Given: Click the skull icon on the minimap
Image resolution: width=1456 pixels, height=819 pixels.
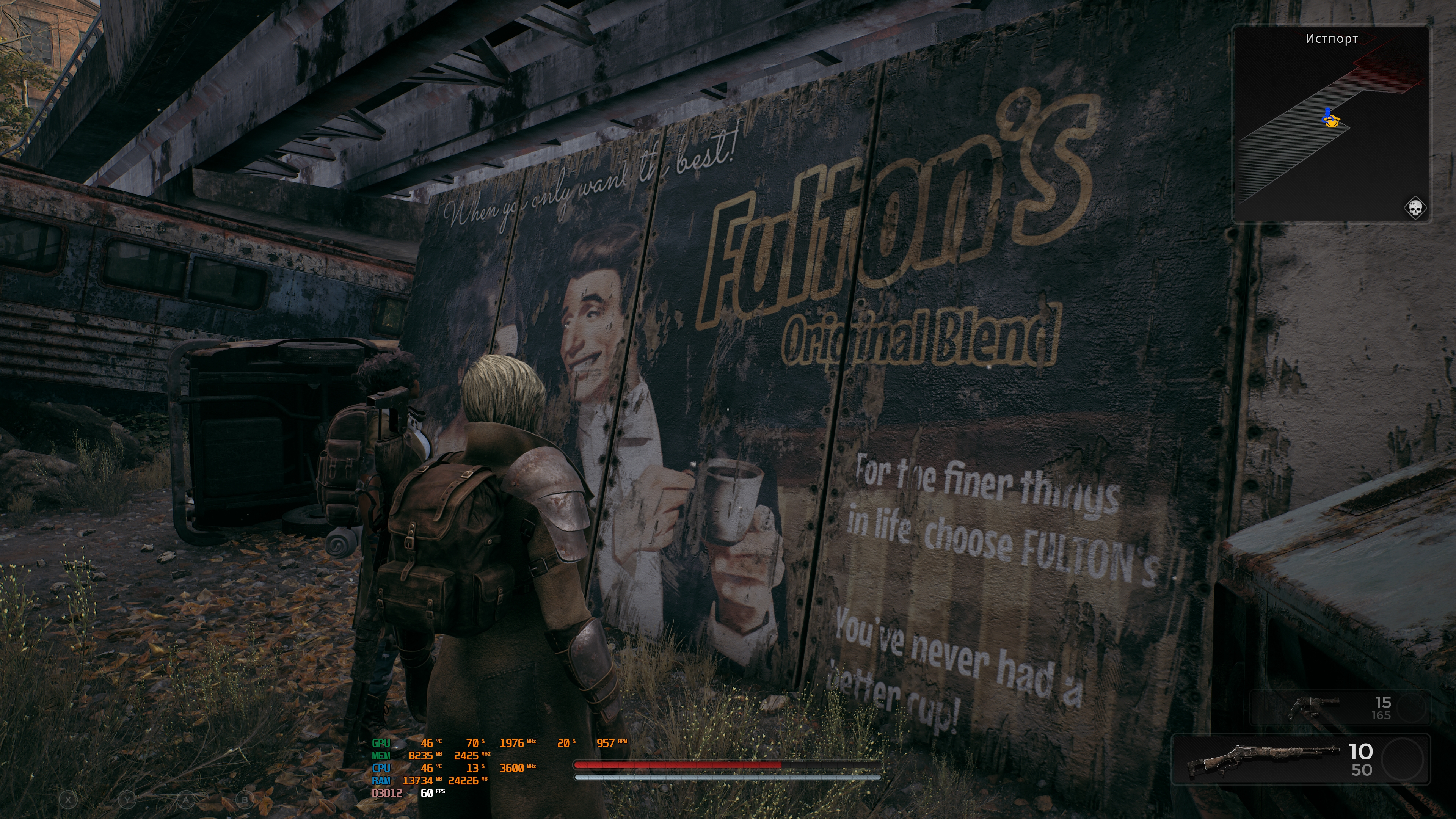Looking at the screenshot, I should coord(1415,208).
